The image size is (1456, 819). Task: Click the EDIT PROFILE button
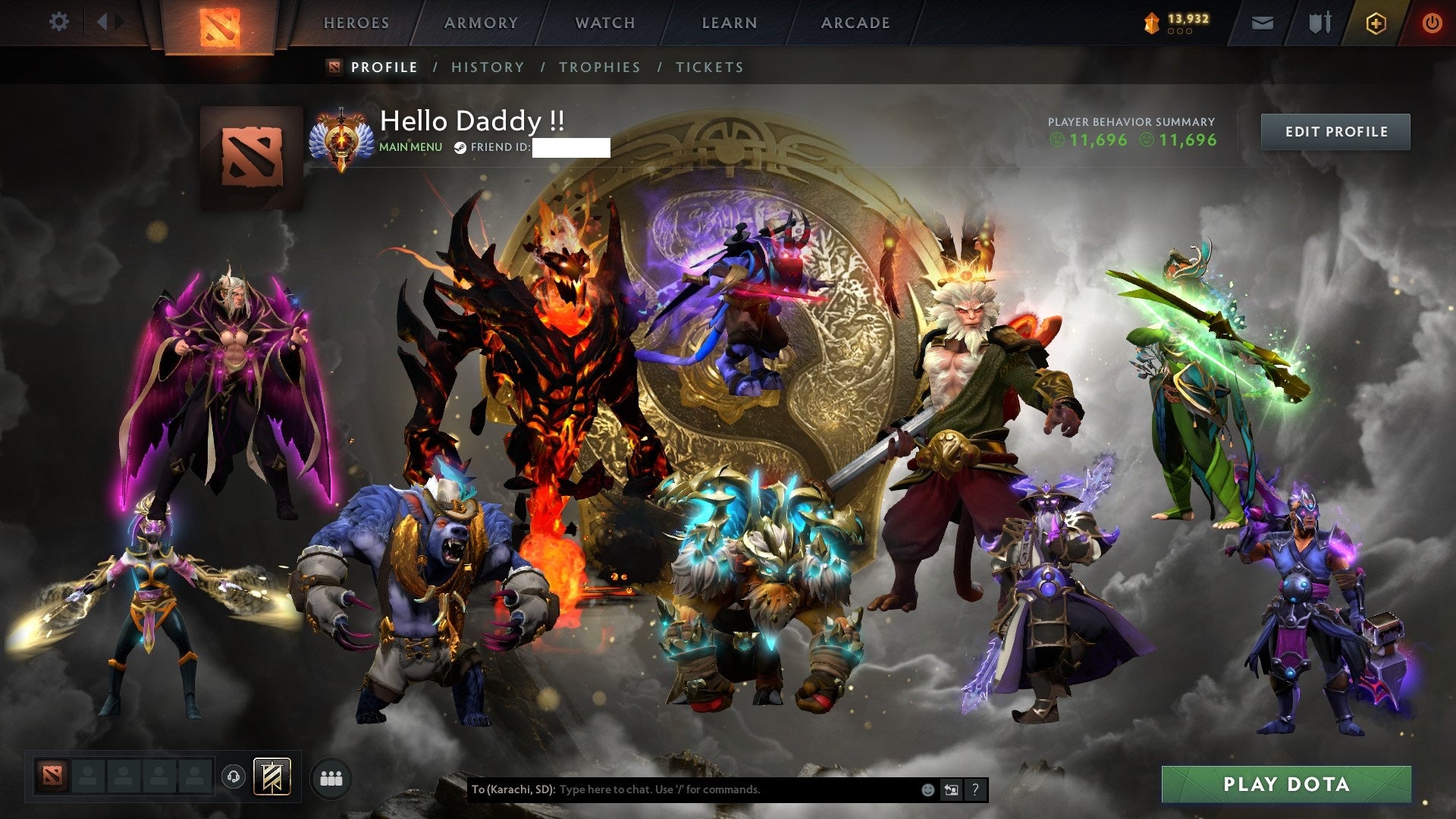click(x=1335, y=131)
